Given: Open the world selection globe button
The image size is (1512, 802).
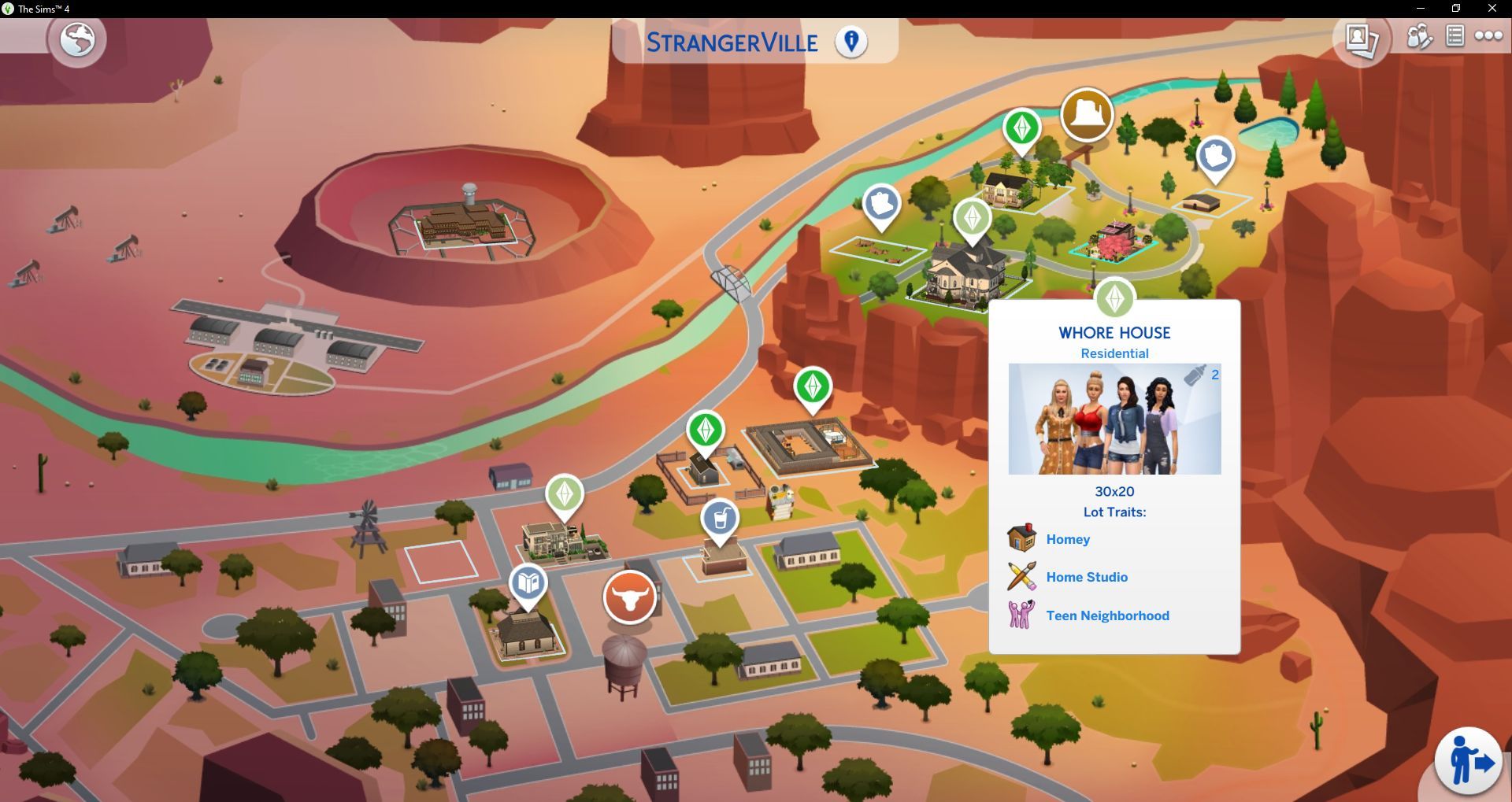Looking at the screenshot, I should tap(77, 39).
